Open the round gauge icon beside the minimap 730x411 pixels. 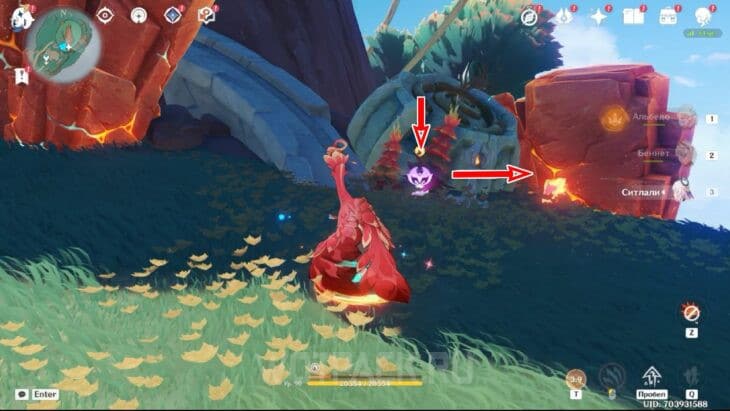tap(139, 15)
